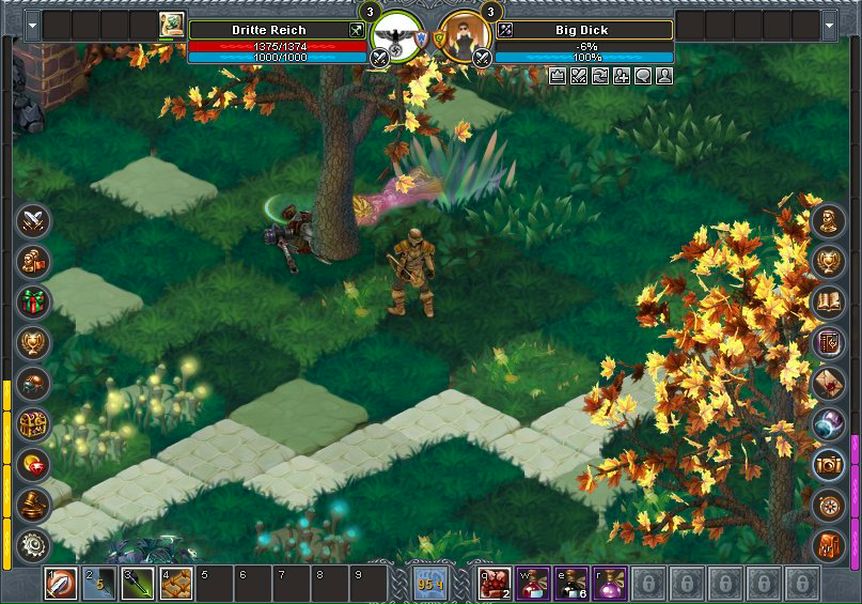The height and width of the screenshot is (604, 862).
Task: Take a screenshot with the camera icon
Action: click(828, 465)
